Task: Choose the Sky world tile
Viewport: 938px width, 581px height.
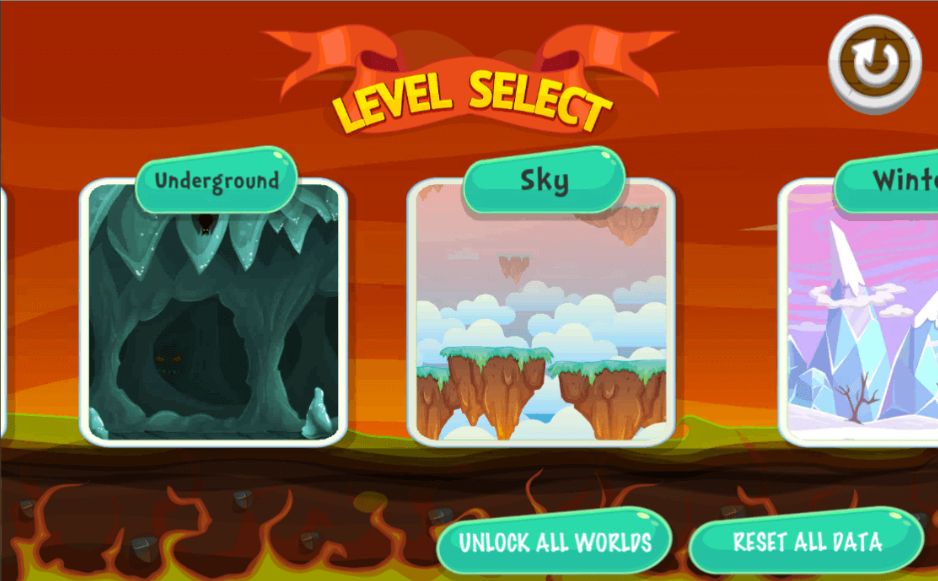Action: (541, 312)
